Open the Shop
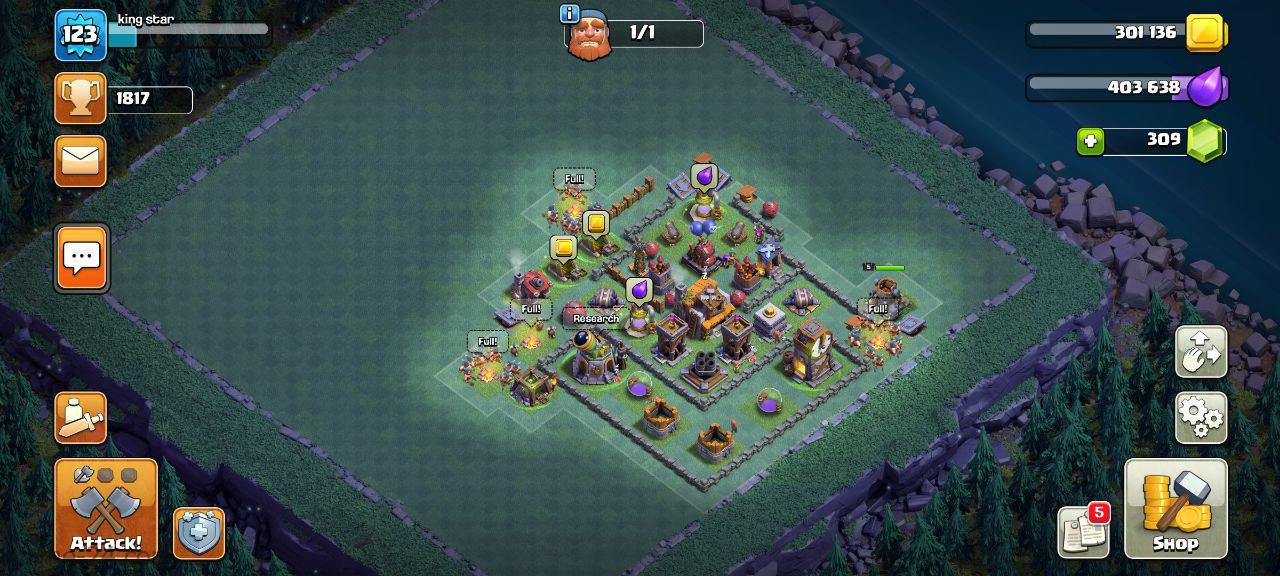The height and width of the screenshot is (576, 1280). pos(1175,508)
